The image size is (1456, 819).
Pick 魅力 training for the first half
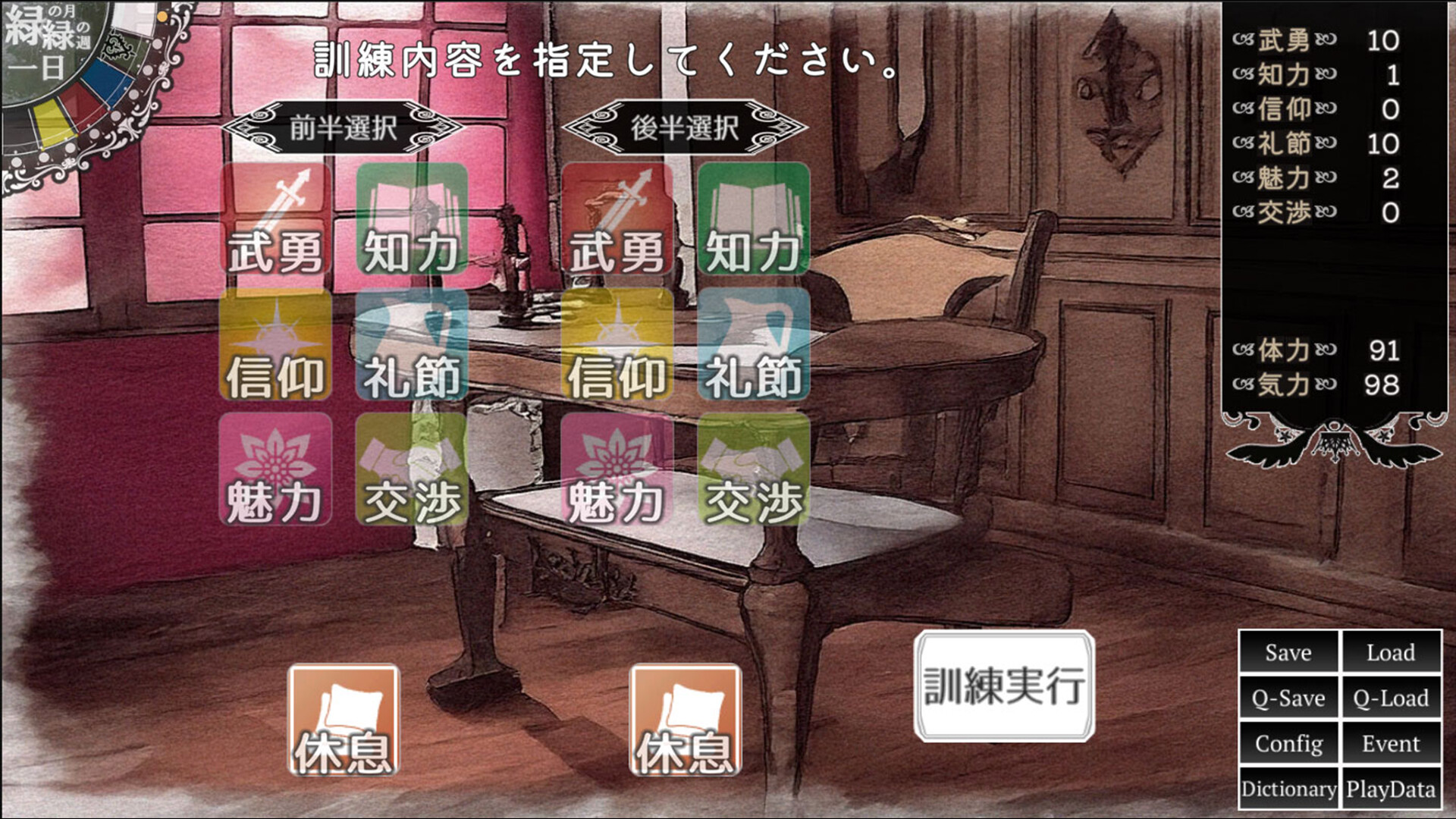click(x=275, y=470)
